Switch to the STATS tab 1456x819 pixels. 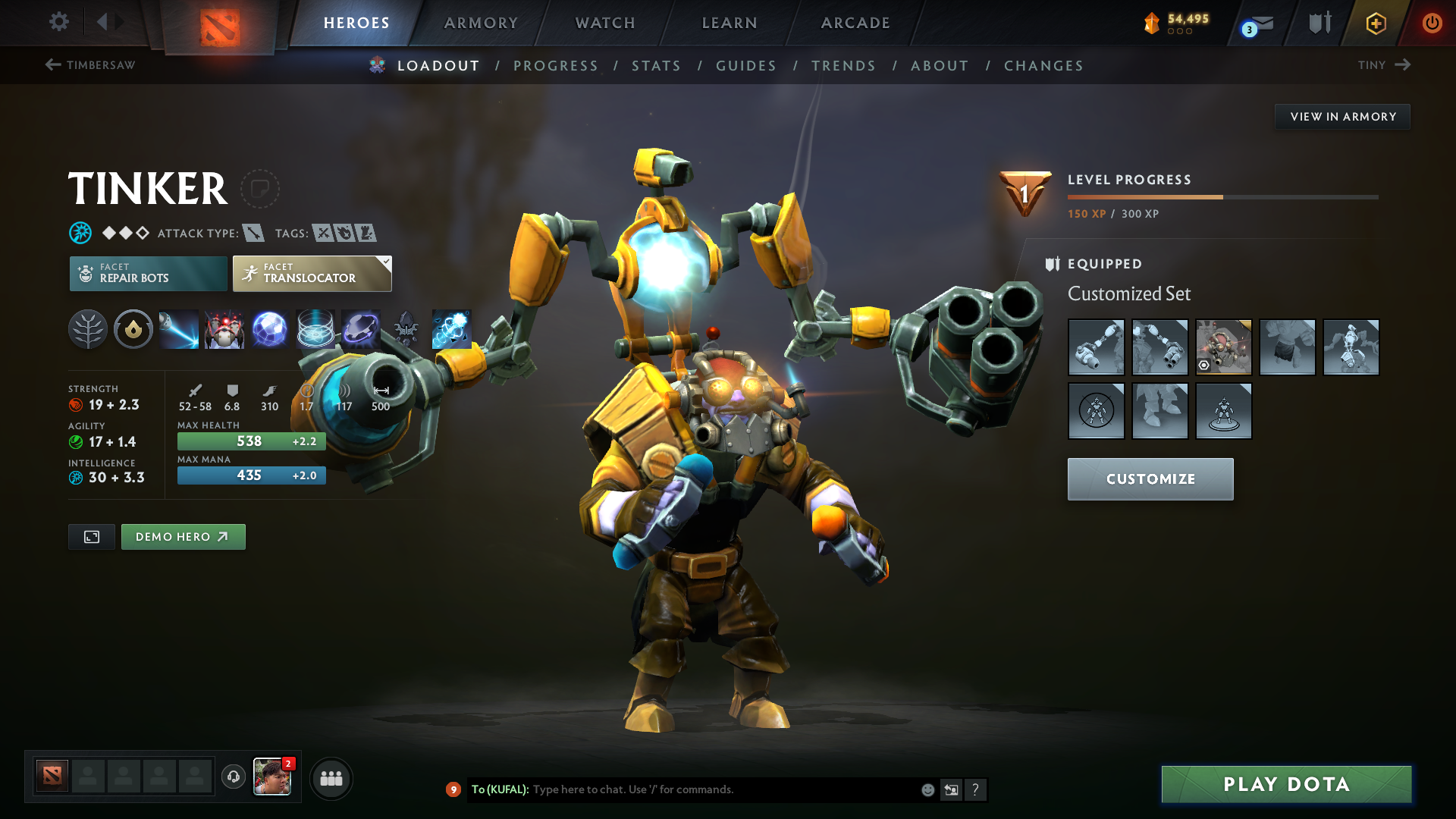pos(657,66)
